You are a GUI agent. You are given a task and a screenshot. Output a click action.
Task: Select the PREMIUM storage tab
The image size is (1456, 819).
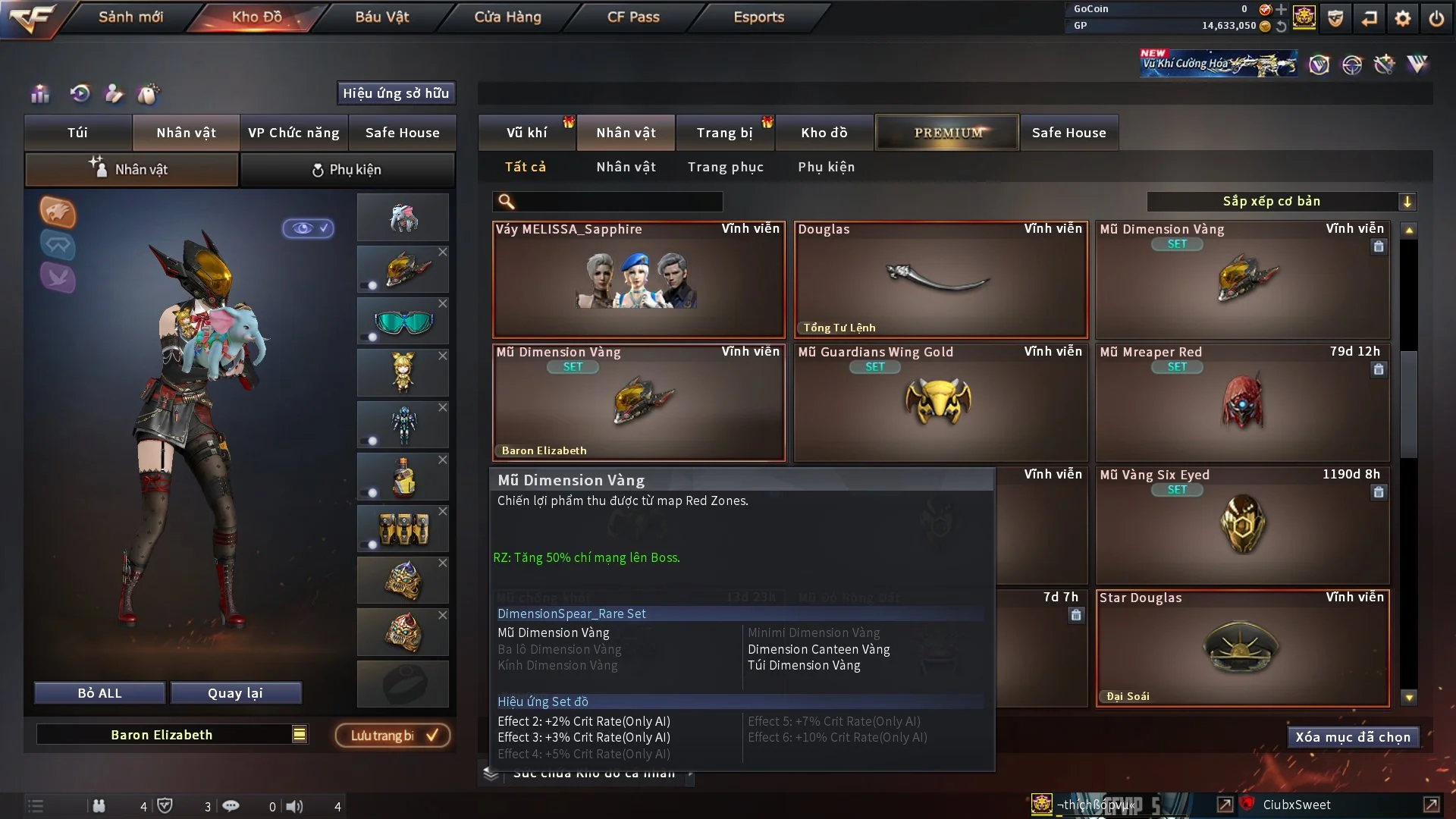(x=947, y=133)
